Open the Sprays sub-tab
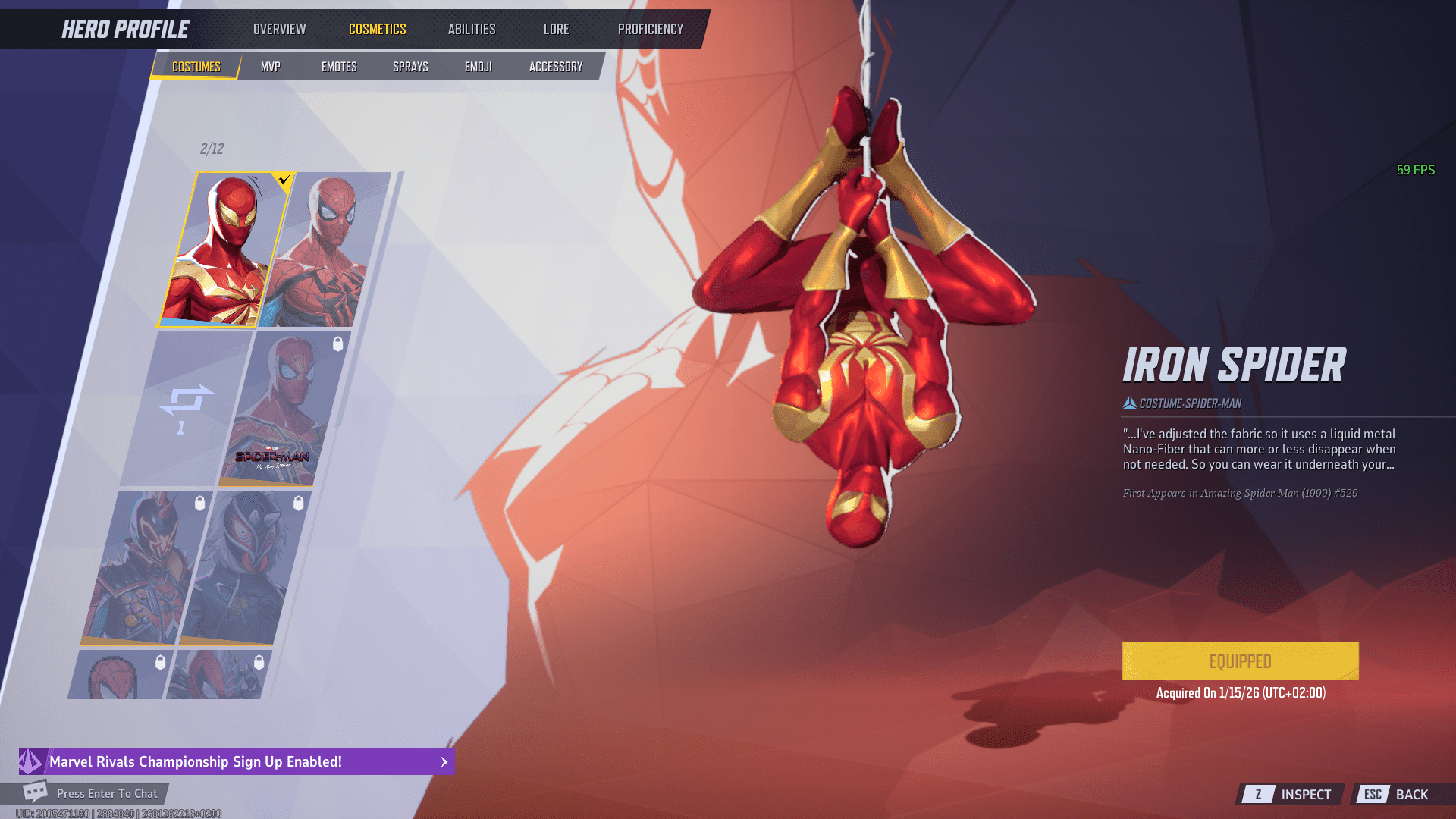 (x=410, y=67)
